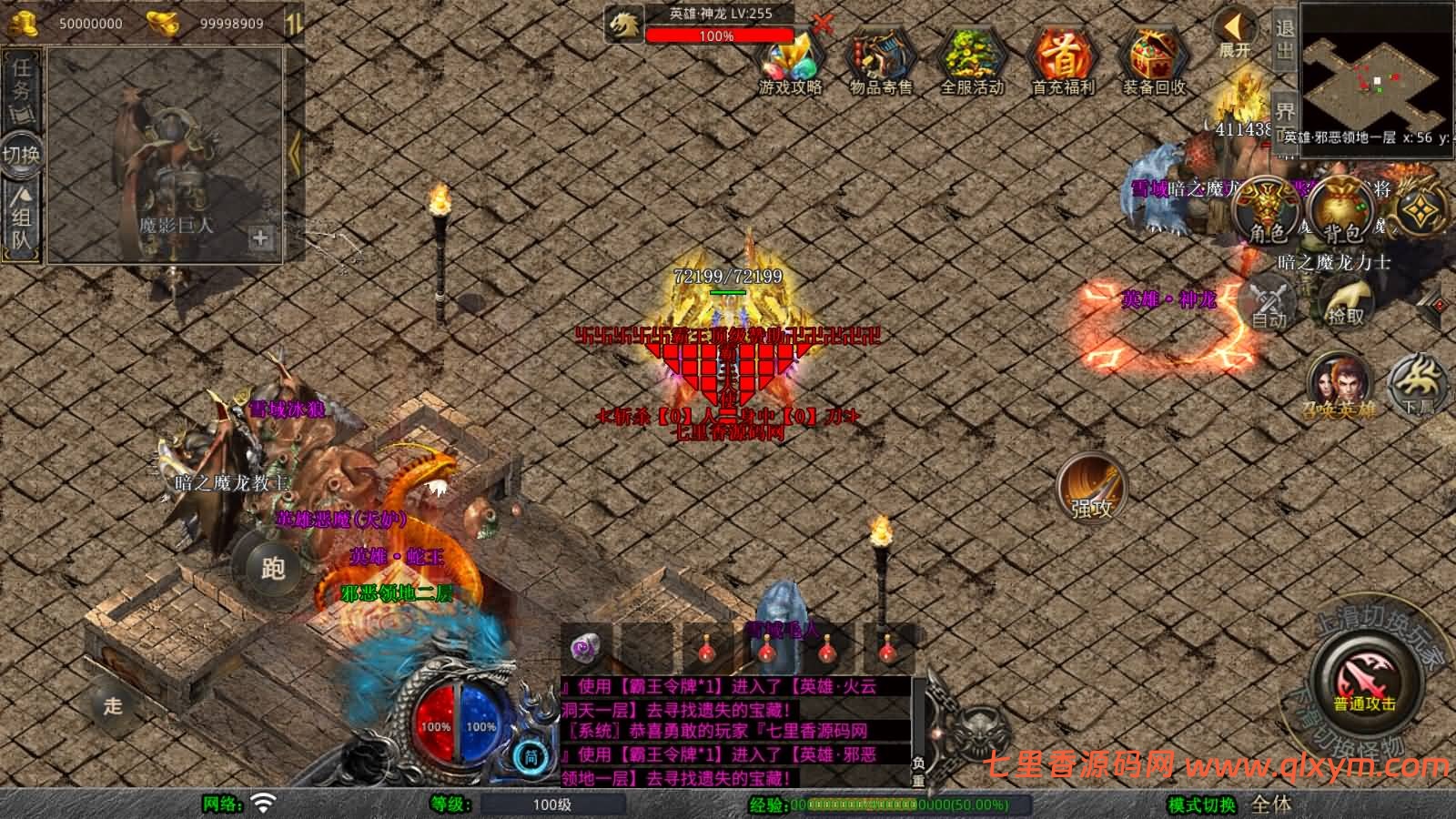Screen dimensions: 1456x819
Task: Open the 物品寄售 item consignment shop
Action: point(880,63)
